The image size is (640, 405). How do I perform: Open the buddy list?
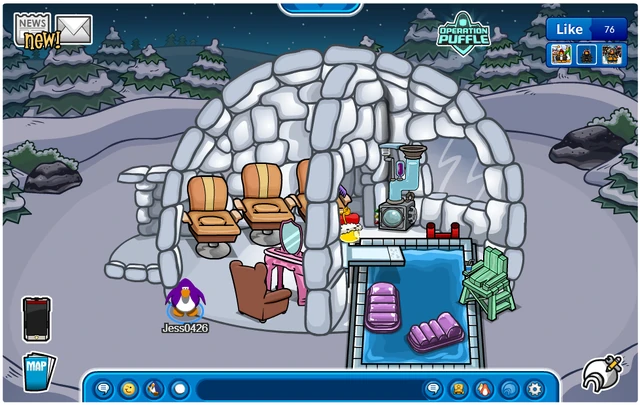tap(485, 388)
